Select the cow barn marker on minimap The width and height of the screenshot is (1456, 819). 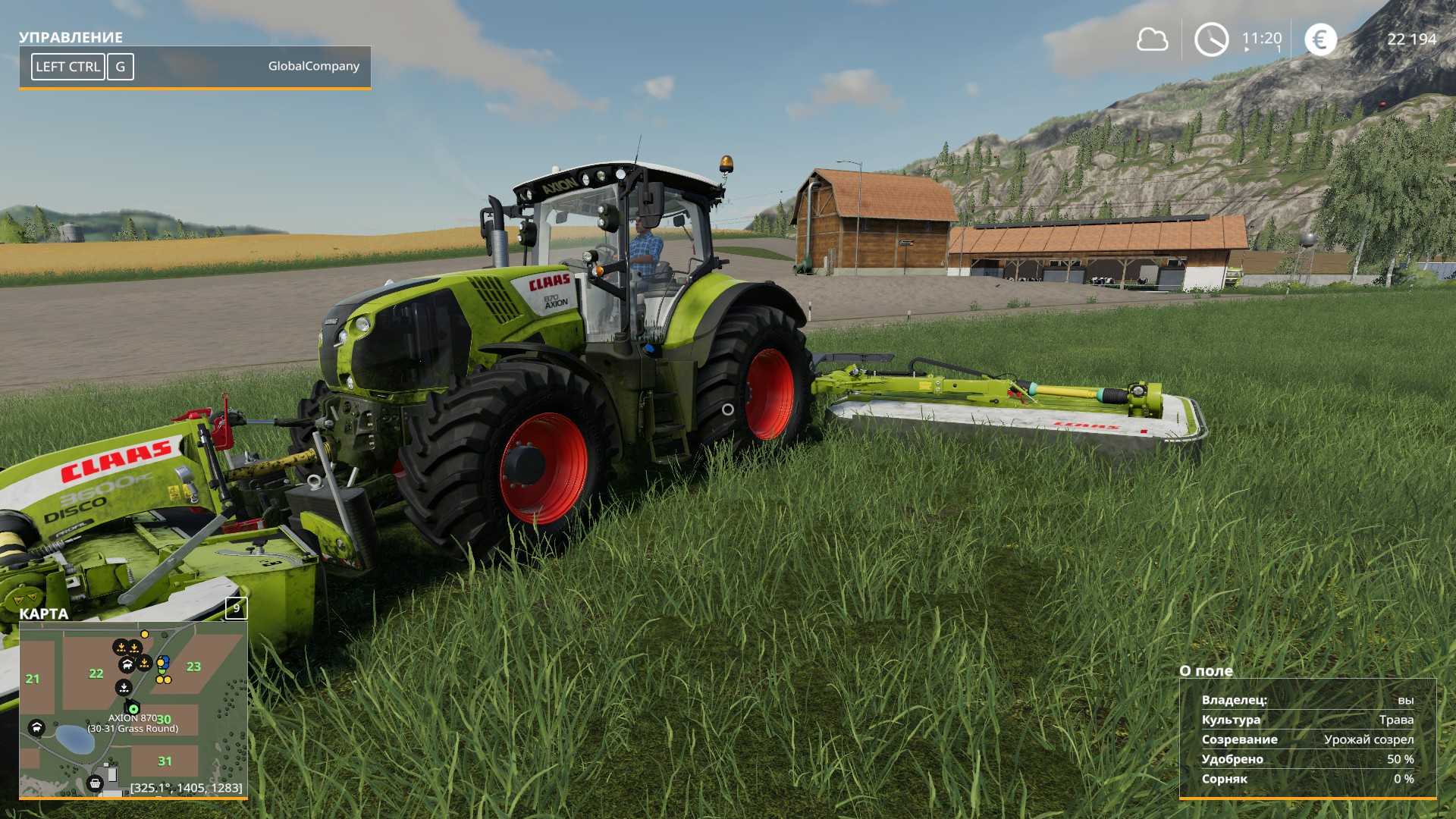[x=127, y=665]
